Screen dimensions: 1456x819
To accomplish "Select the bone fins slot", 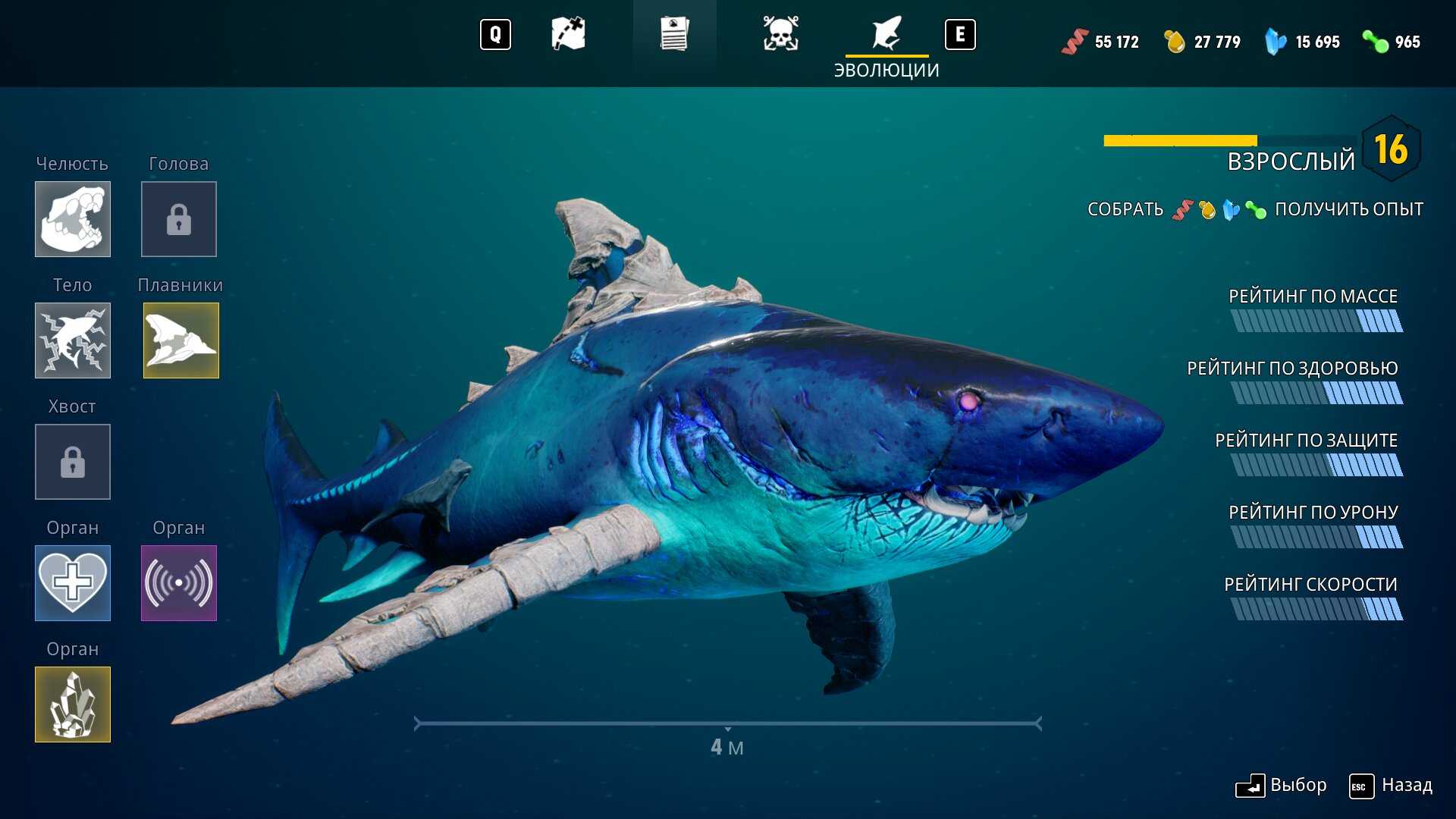I will tap(181, 340).
